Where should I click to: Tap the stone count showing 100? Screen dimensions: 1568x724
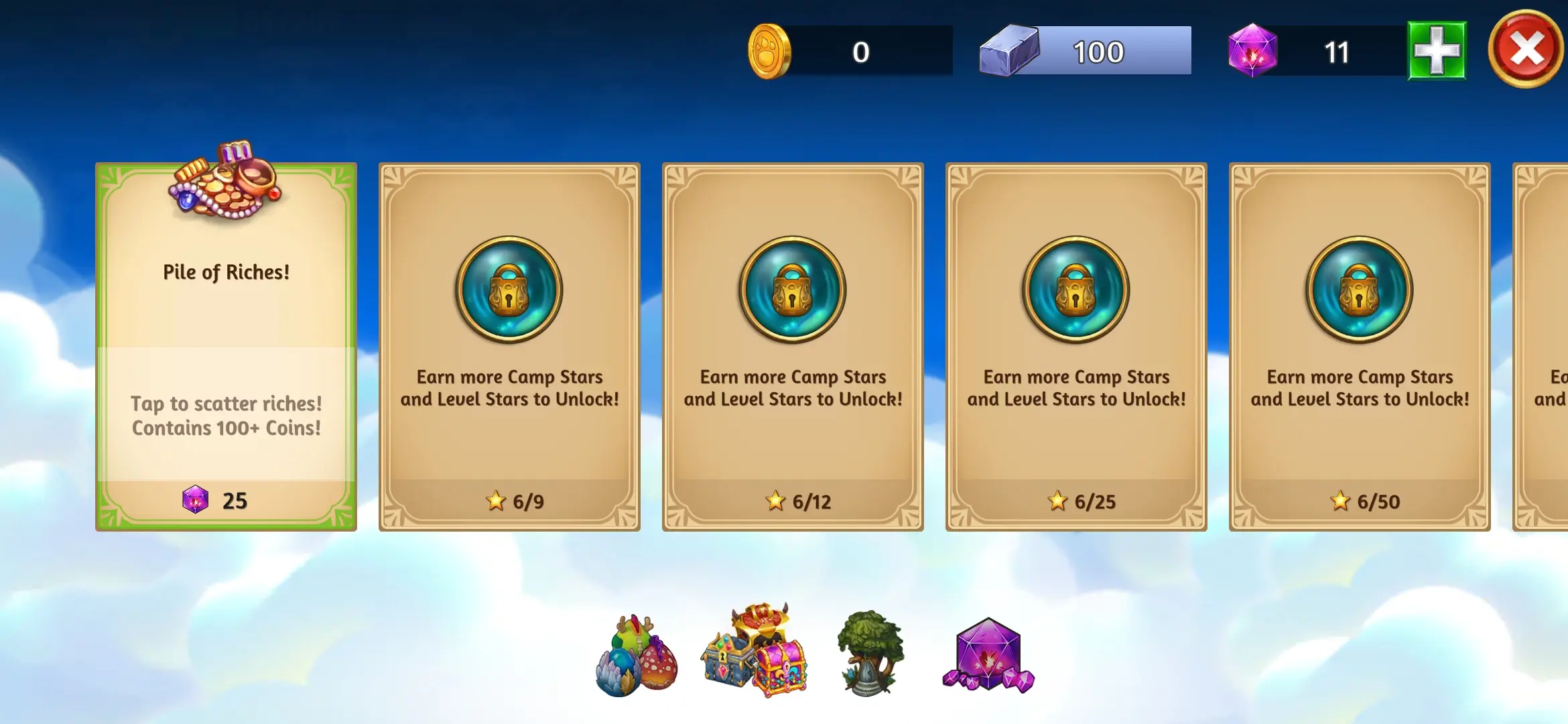click(x=1098, y=50)
